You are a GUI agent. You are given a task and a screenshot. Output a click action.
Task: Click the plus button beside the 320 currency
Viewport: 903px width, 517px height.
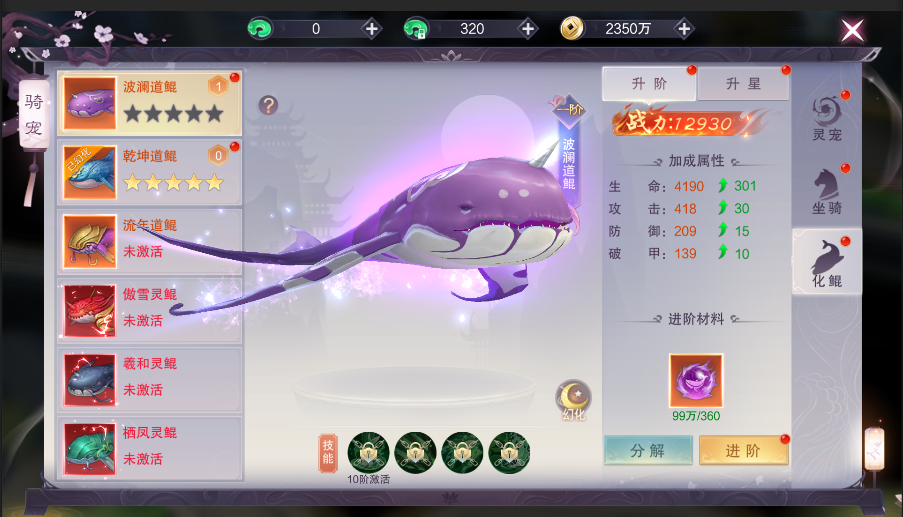[527, 29]
